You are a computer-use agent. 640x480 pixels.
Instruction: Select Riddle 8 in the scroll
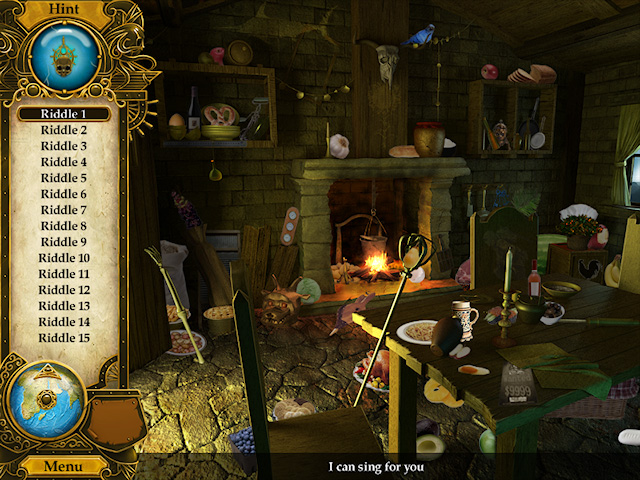coord(63,226)
